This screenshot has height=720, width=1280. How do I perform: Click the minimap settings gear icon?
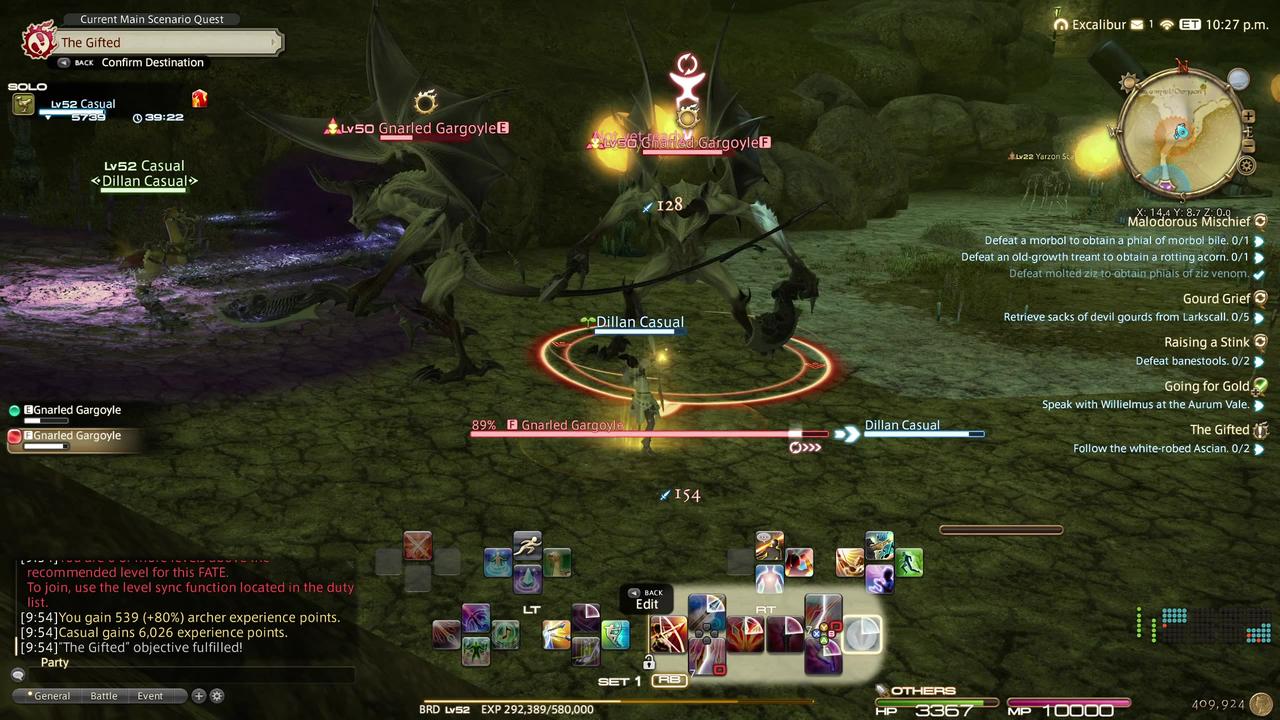click(x=1247, y=167)
